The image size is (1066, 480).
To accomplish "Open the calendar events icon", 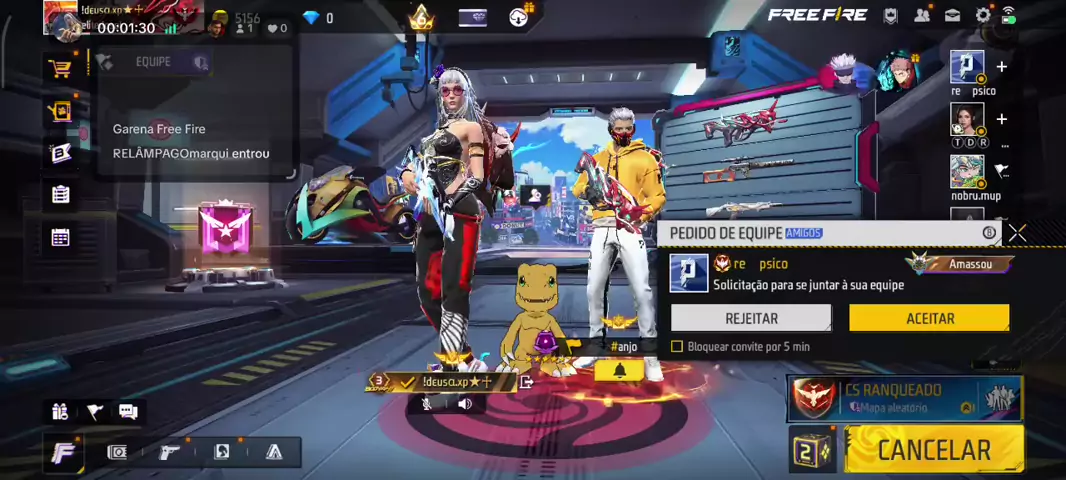I will (60, 237).
